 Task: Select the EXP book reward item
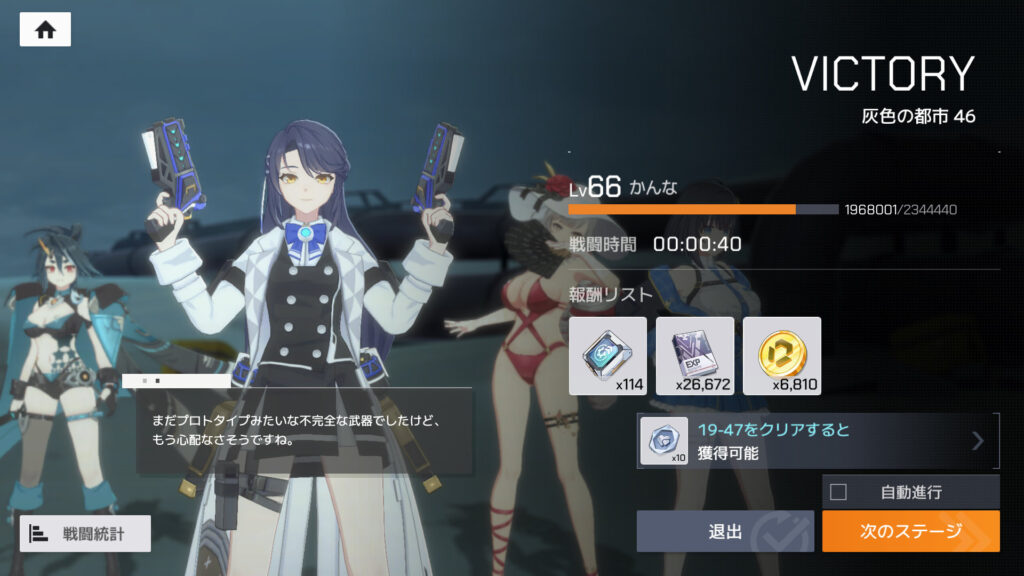(694, 355)
